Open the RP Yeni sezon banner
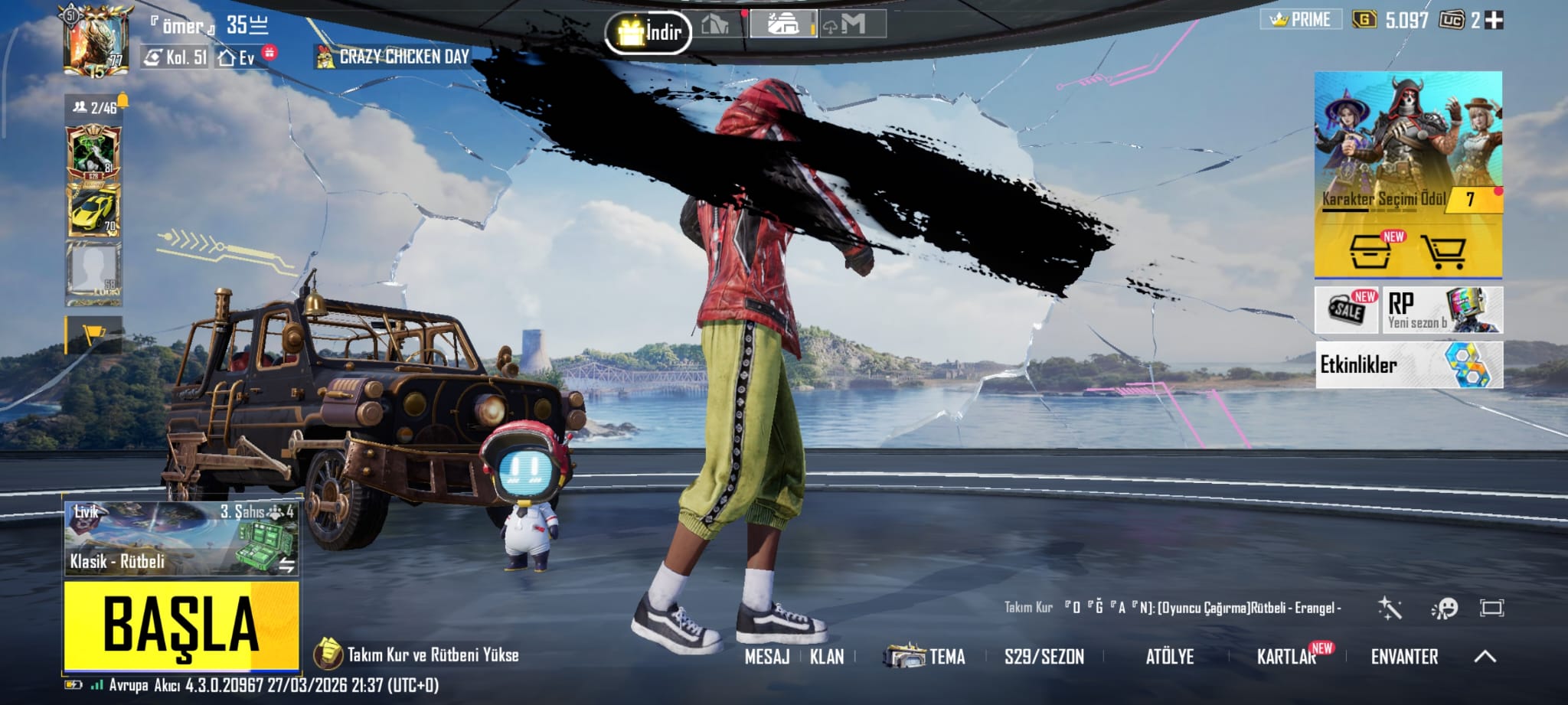The width and height of the screenshot is (1568, 705). 1442,310
